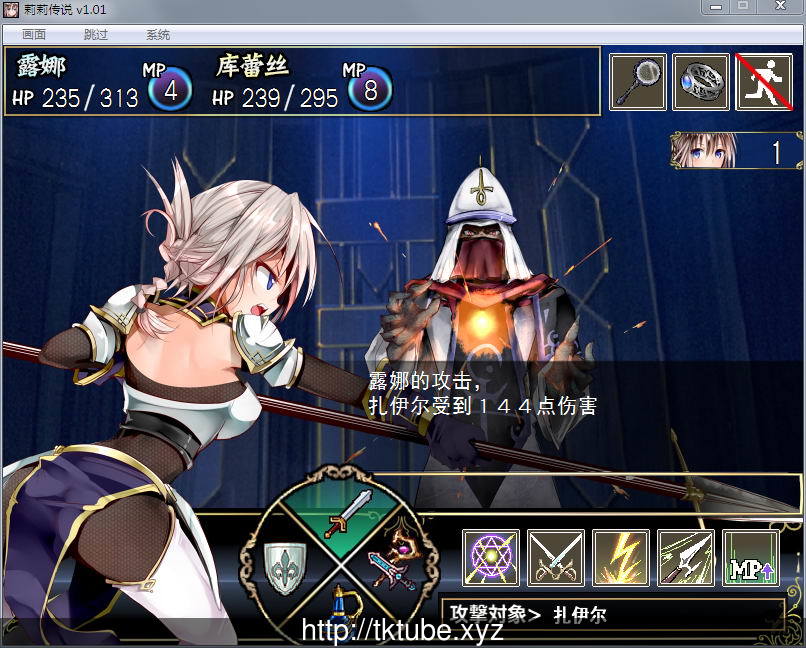The width and height of the screenshot is (806, 648).
Task: Click the crossed-out escape icon
Action: point(764,82)
